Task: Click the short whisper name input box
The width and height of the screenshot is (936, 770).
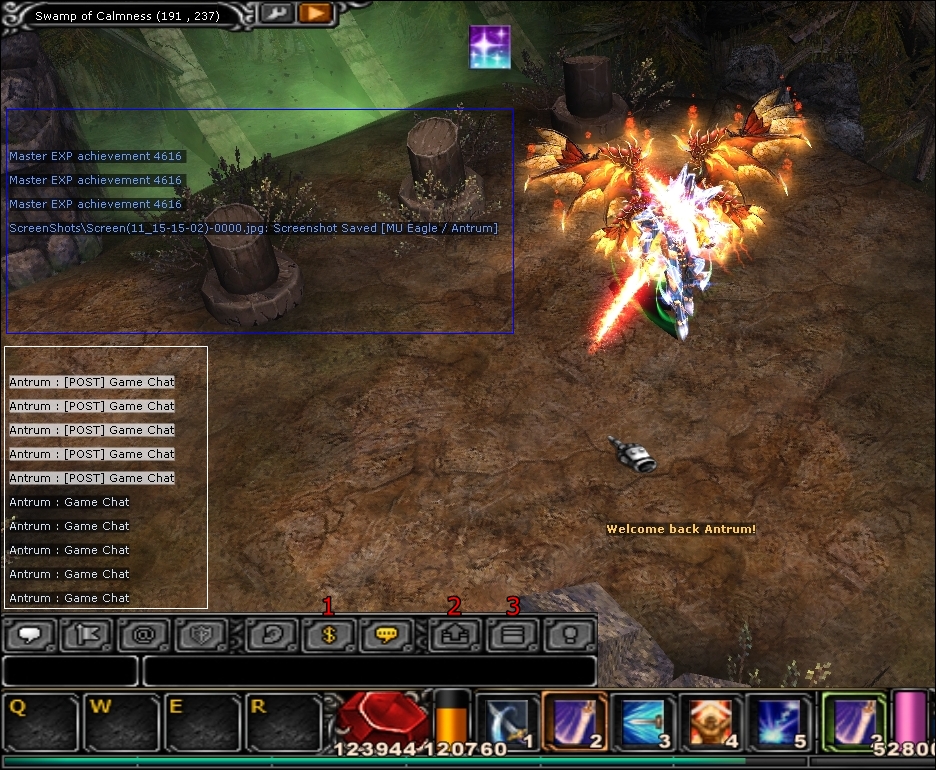Action: [70, 671]
